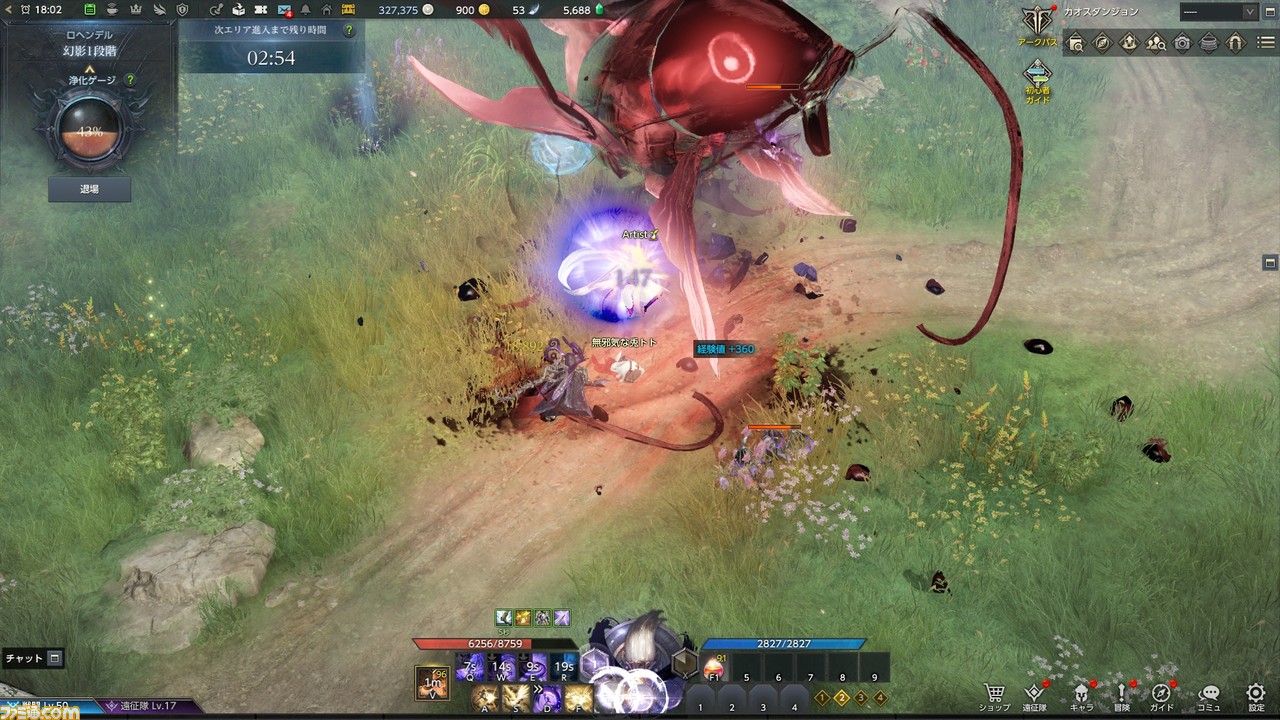Activate the skill on the R key

(x=564, y=667)
